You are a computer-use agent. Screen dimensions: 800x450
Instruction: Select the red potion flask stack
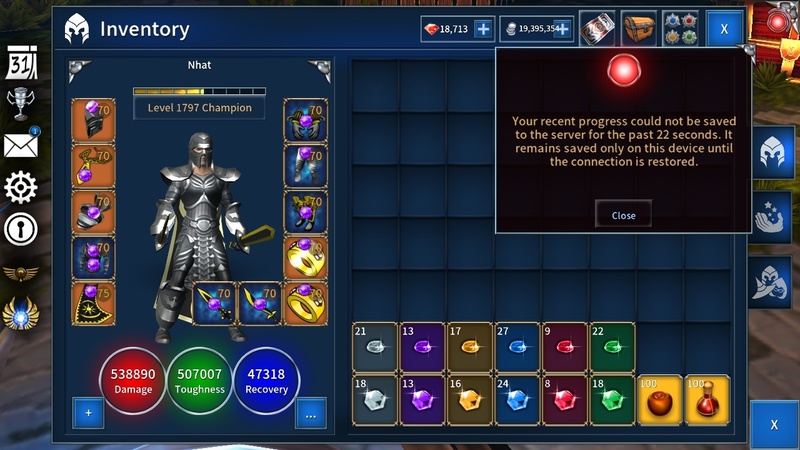707,400
